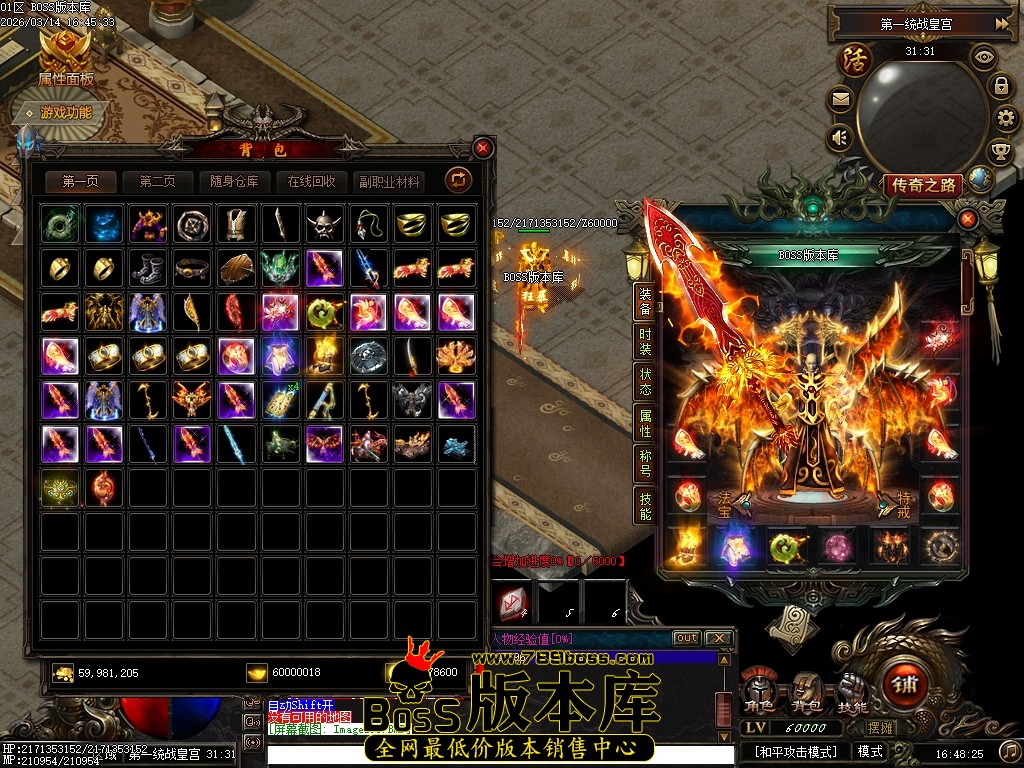Open the 传奇之路 button
This screenshot has height=768, width=1024.
click(x=922, y=185)
